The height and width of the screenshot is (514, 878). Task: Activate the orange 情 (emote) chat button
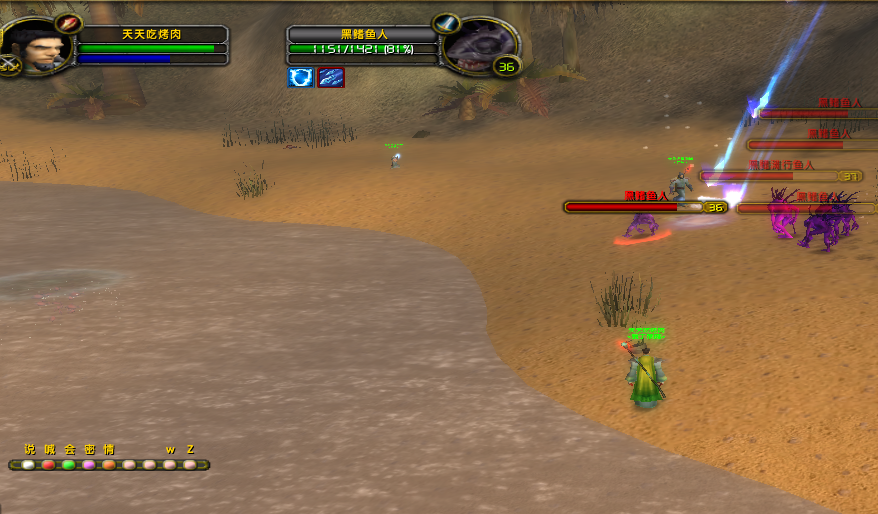click(109, 465)
